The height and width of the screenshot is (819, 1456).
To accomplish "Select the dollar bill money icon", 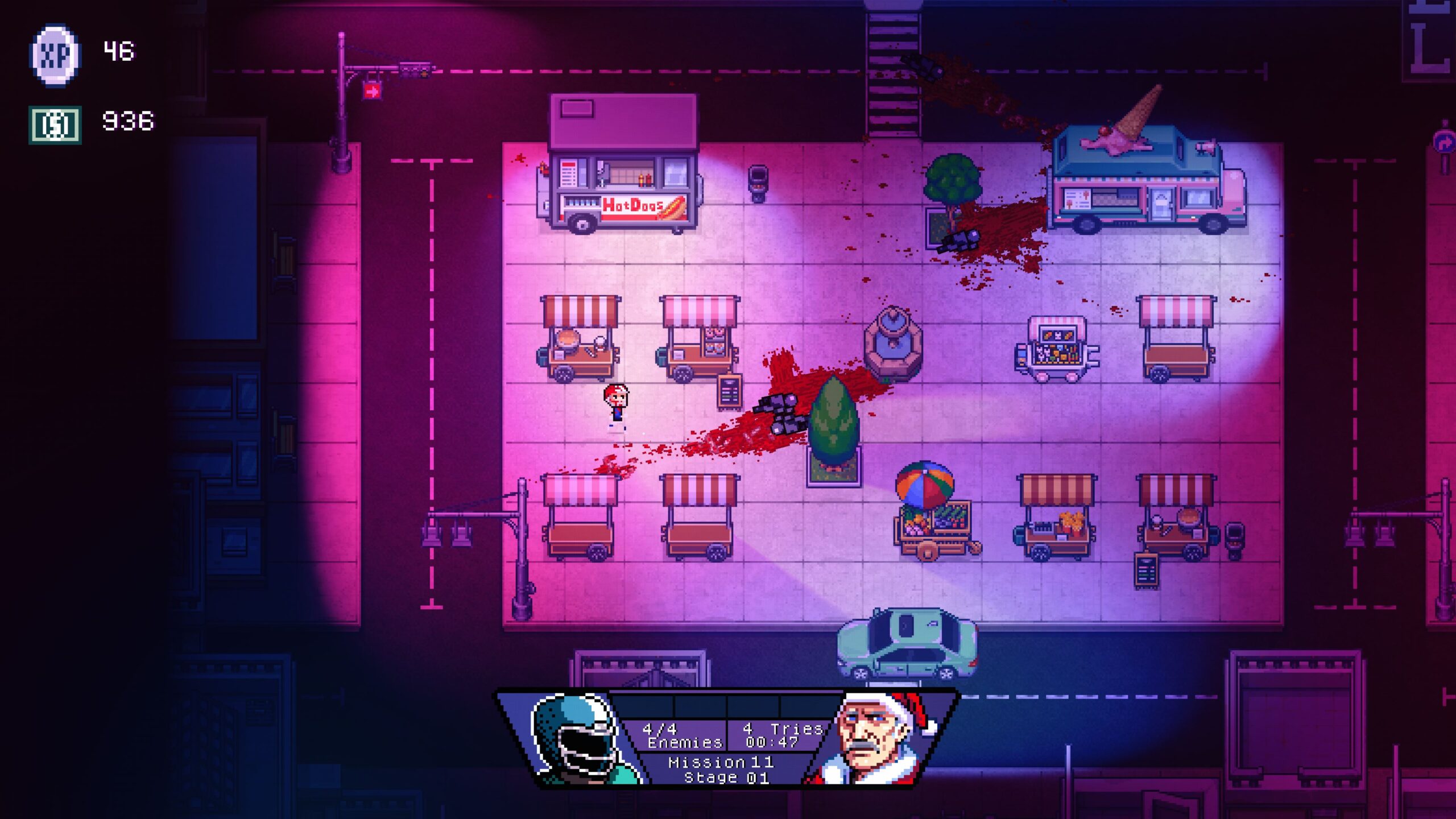I will (55, 125).
